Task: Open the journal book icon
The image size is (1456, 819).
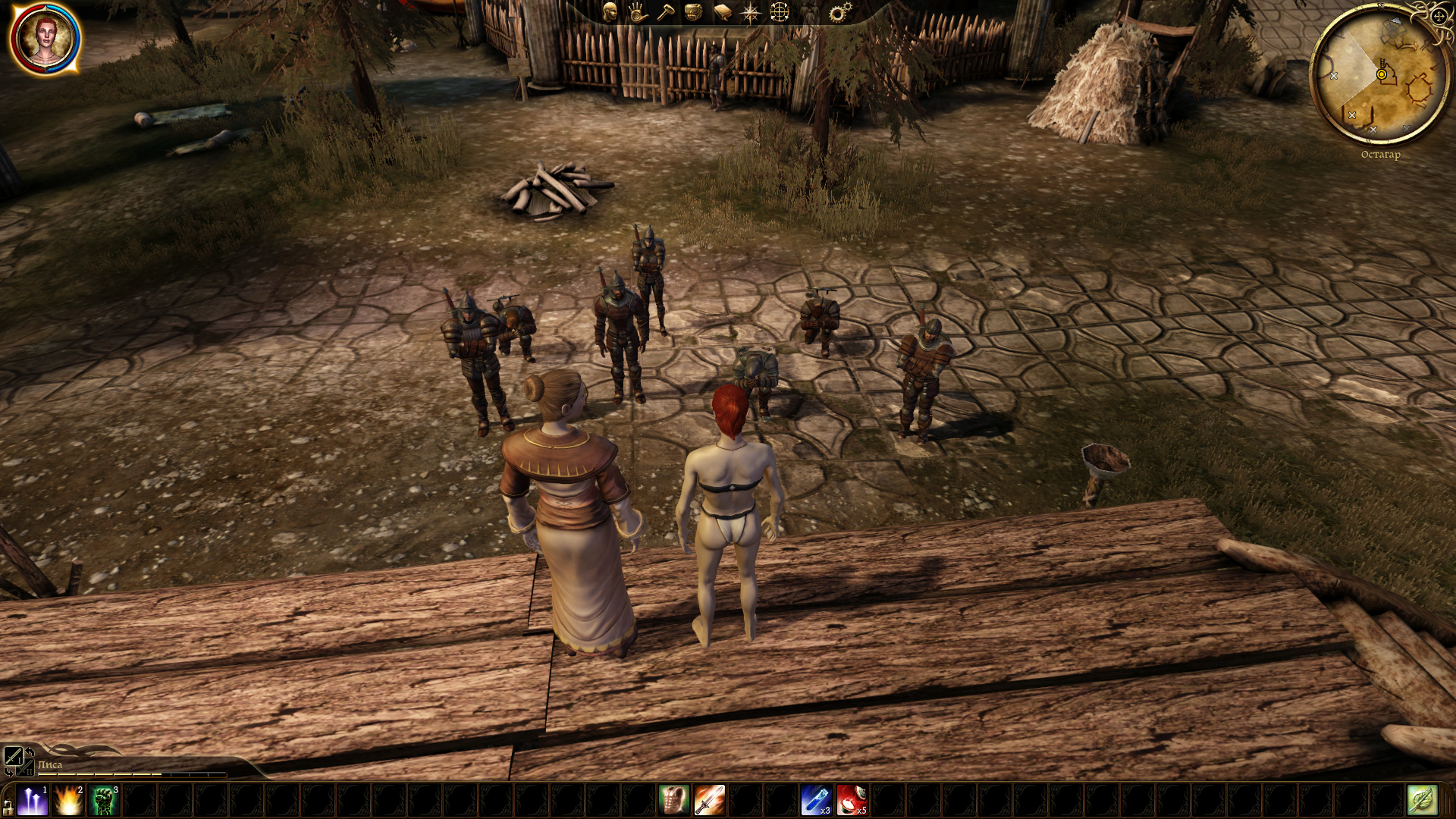Action: pos(722,12)
